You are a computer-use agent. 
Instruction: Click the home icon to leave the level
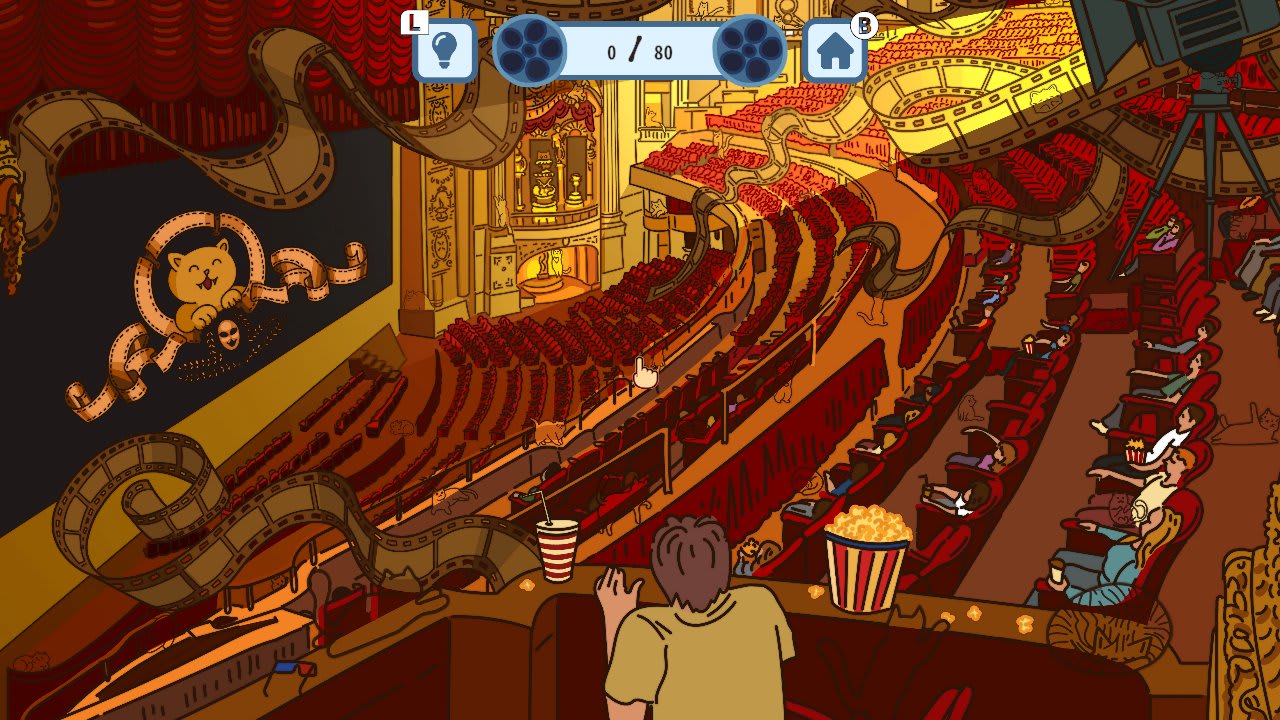coord(832,51)
